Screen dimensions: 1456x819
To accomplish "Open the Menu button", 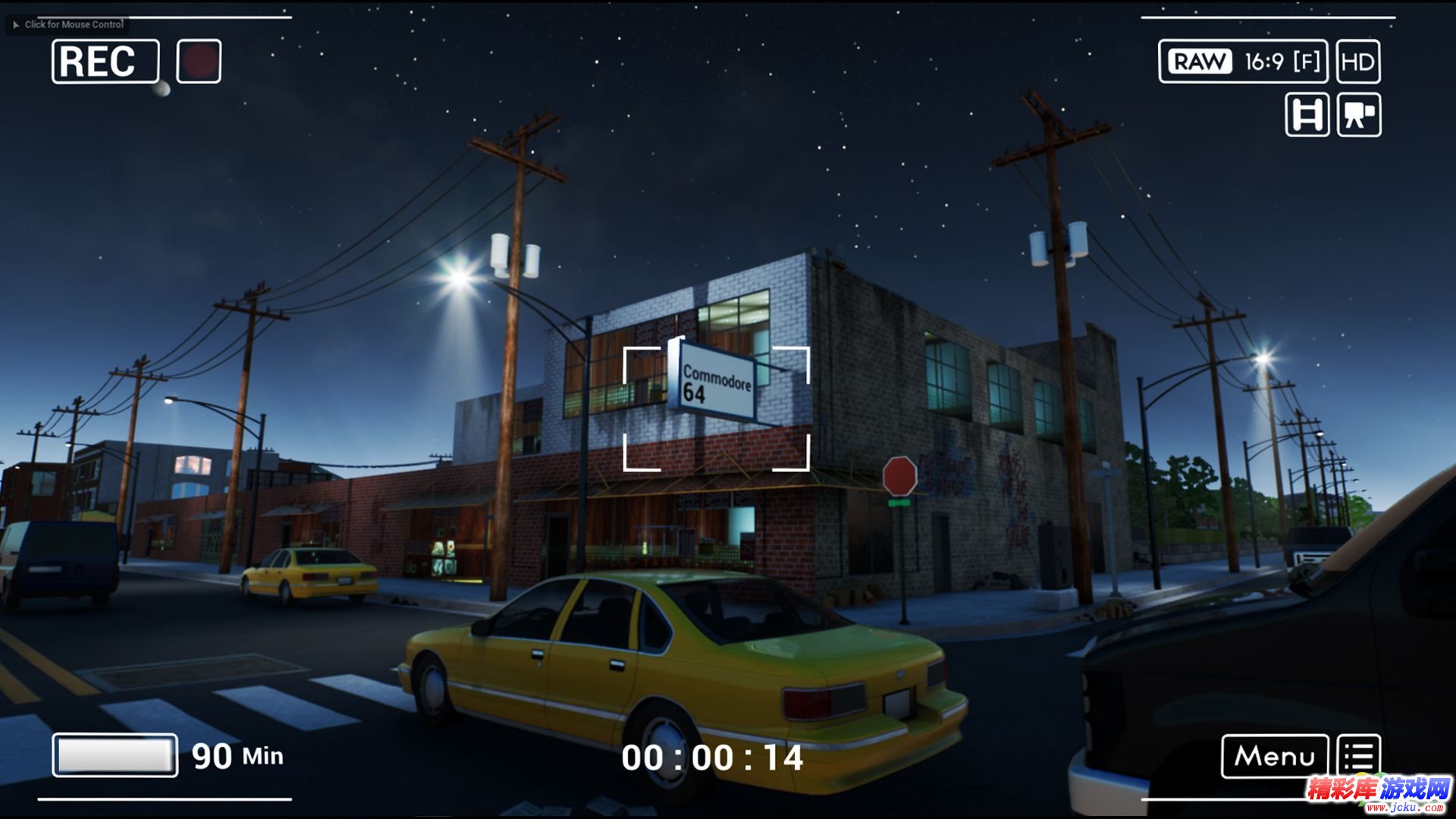I will point(1274,756).
